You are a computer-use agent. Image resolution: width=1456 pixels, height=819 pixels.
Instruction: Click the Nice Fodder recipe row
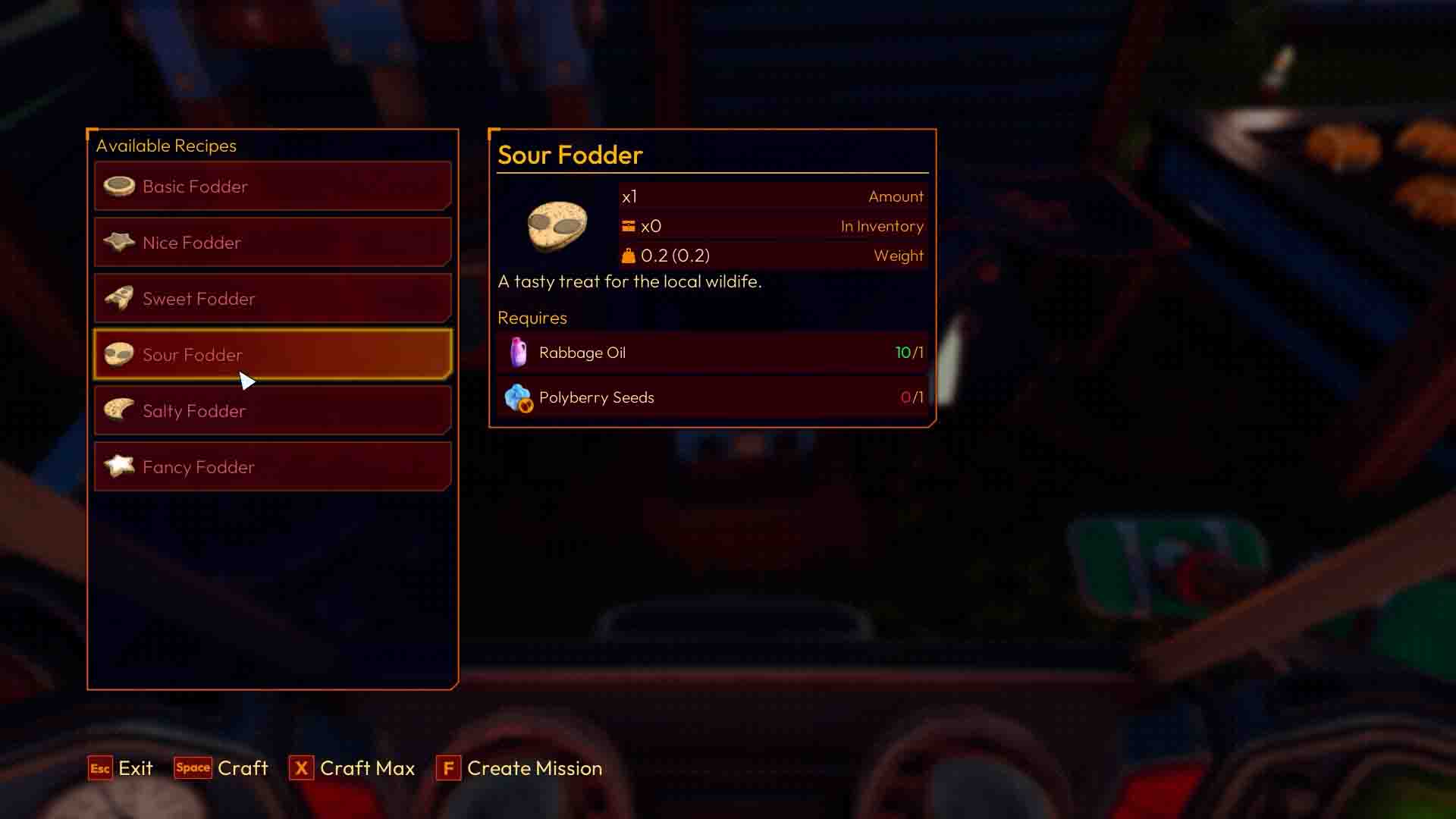coord(273,242)
